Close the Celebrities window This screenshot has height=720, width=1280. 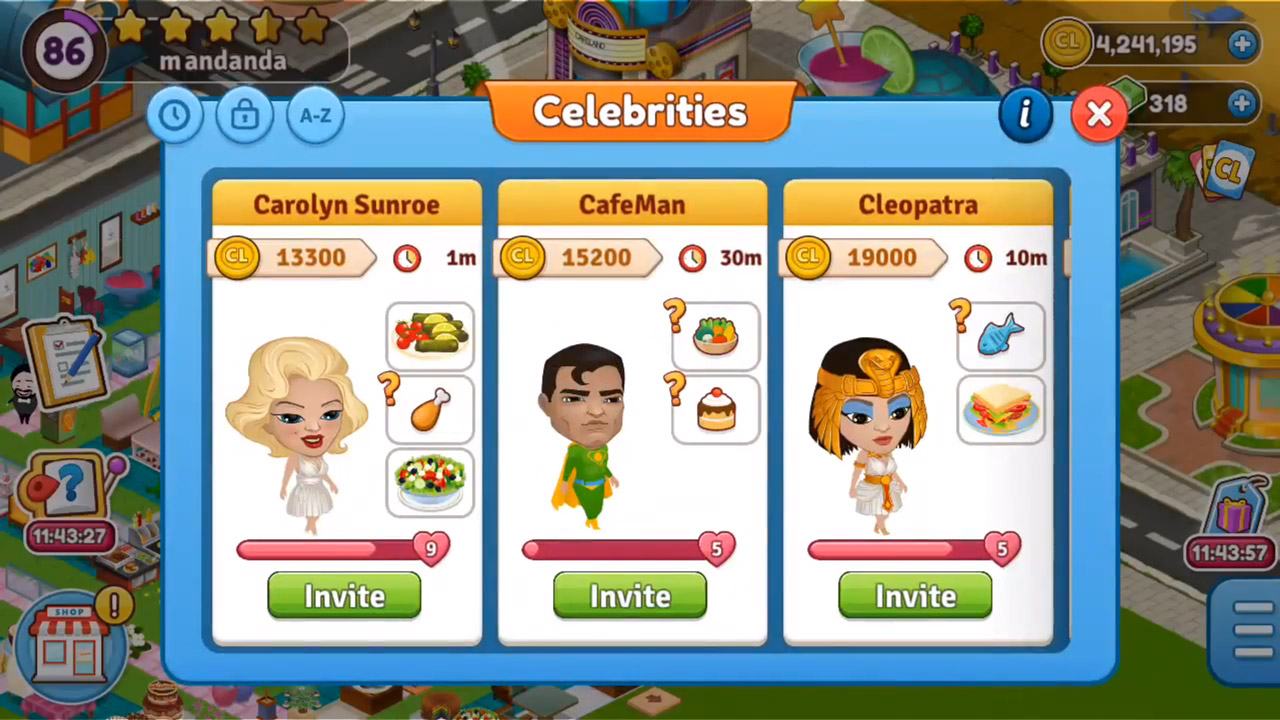1098,114
